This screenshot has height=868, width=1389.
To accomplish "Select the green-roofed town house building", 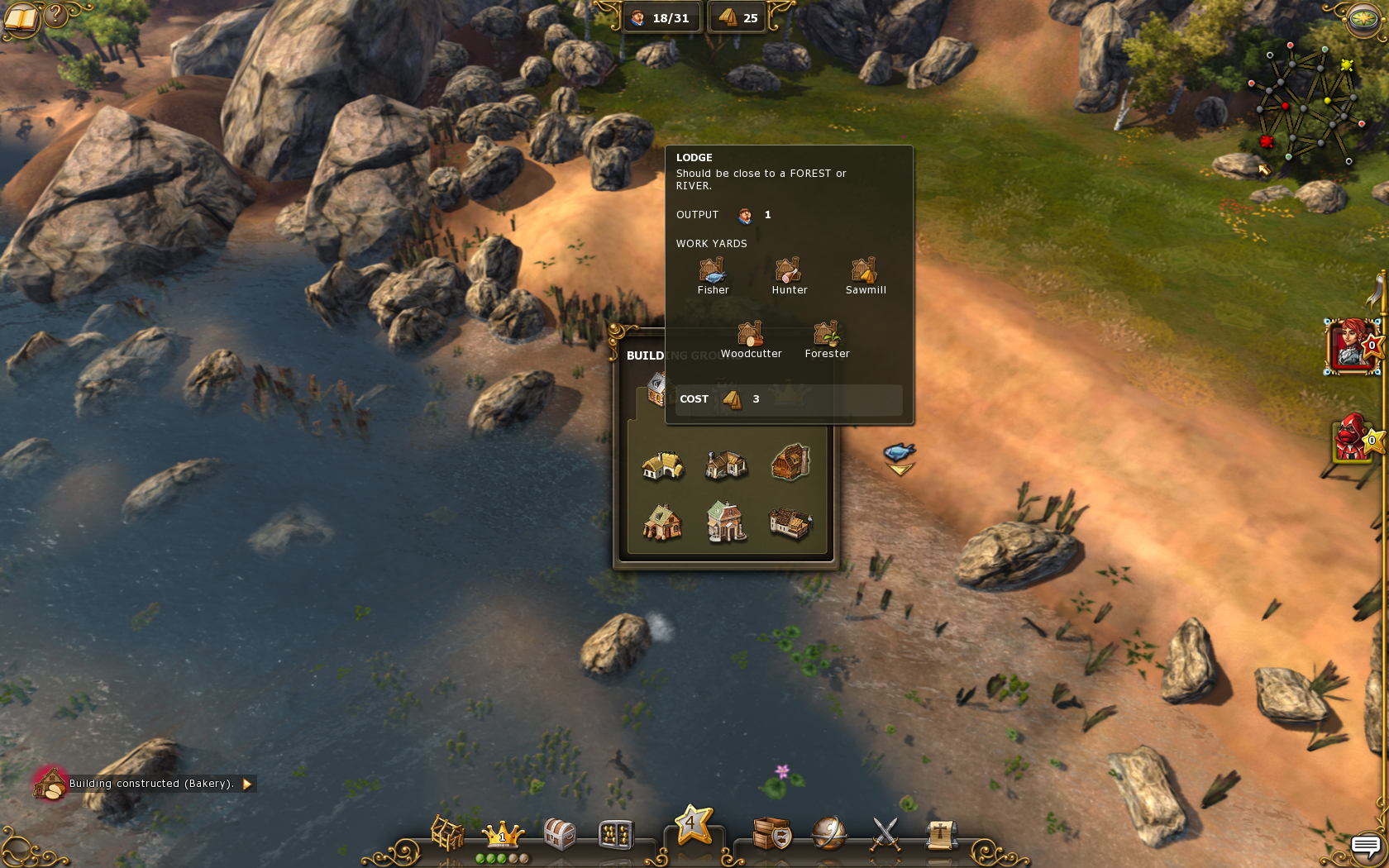I will pyautogui.click(x=726, y=522).
